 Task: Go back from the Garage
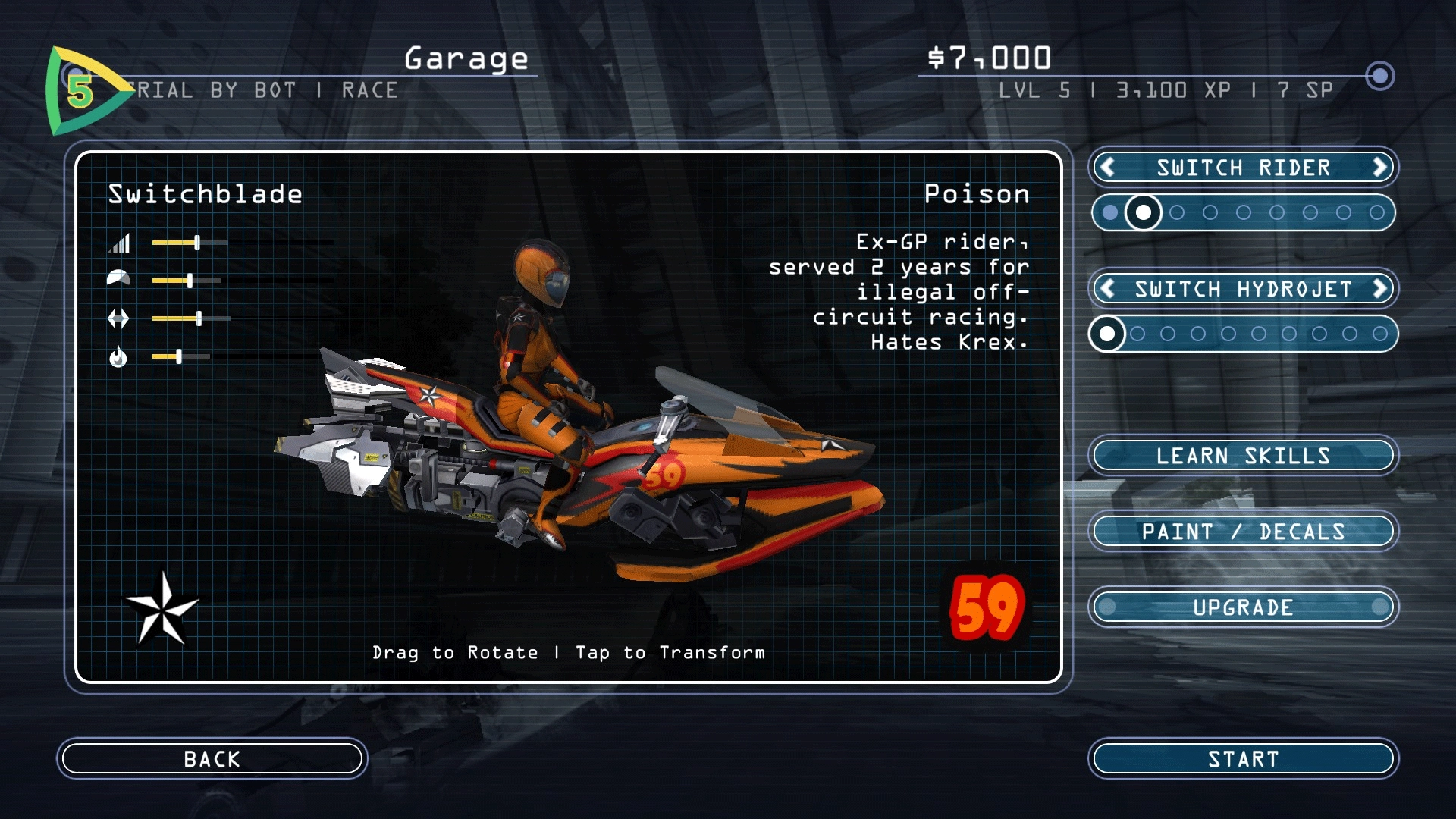(x=212, y=758)
